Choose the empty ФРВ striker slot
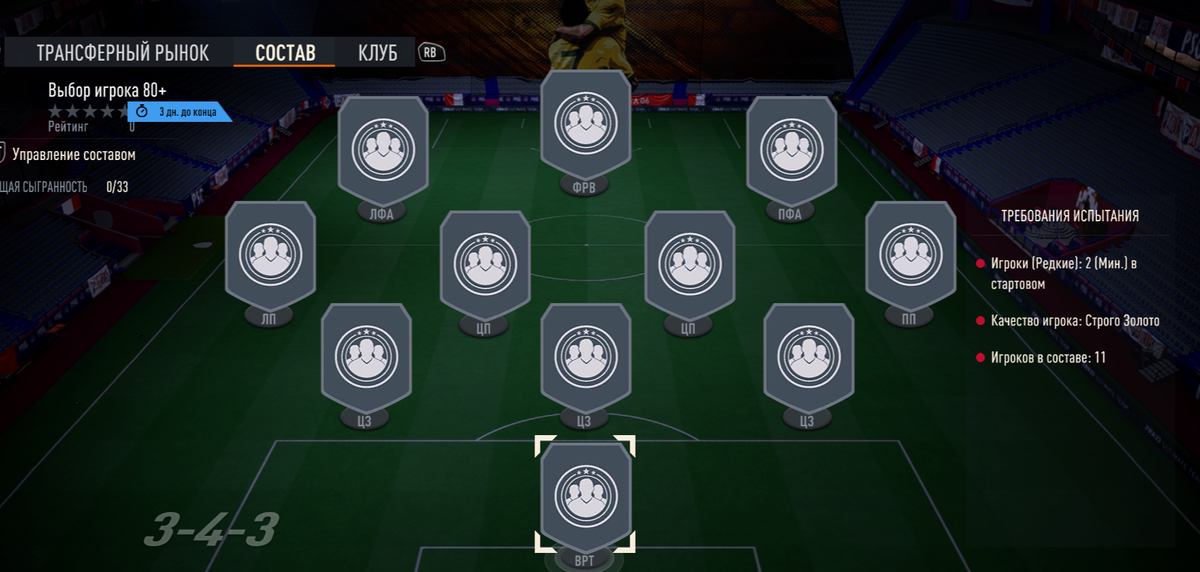 (585, 125)
